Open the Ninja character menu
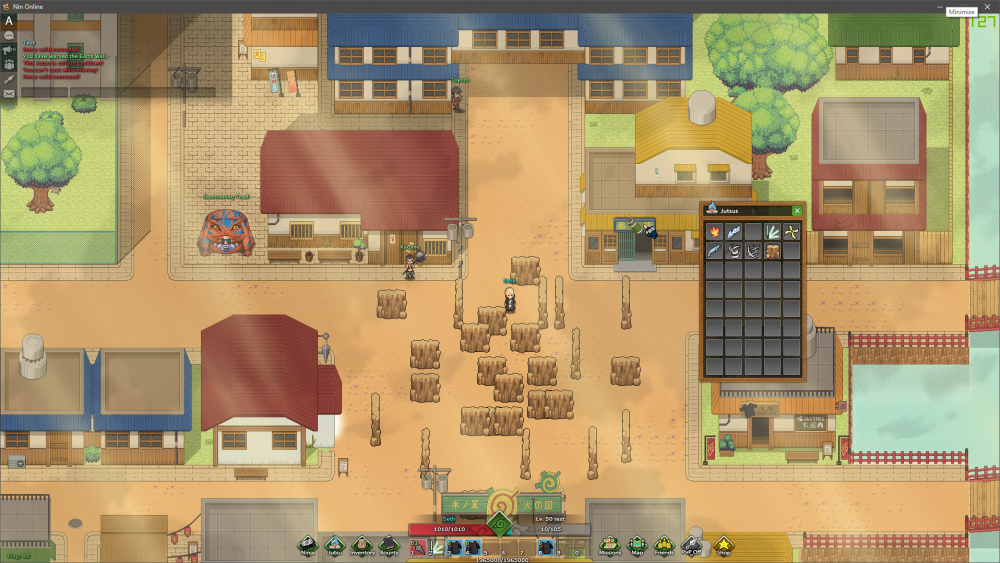The image size is (1000, 563). point(309,545)
